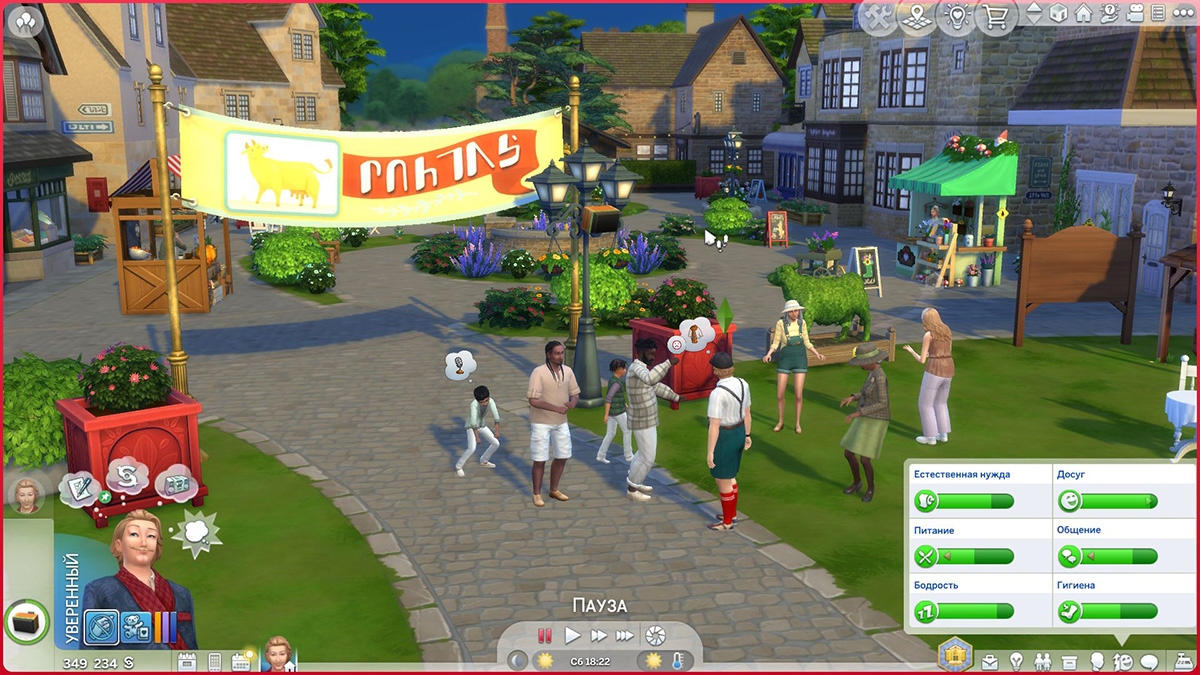1200x675 pixels.
Task: Open the aspirations lightbulb tab
Action: click(x=1016, y=661)
